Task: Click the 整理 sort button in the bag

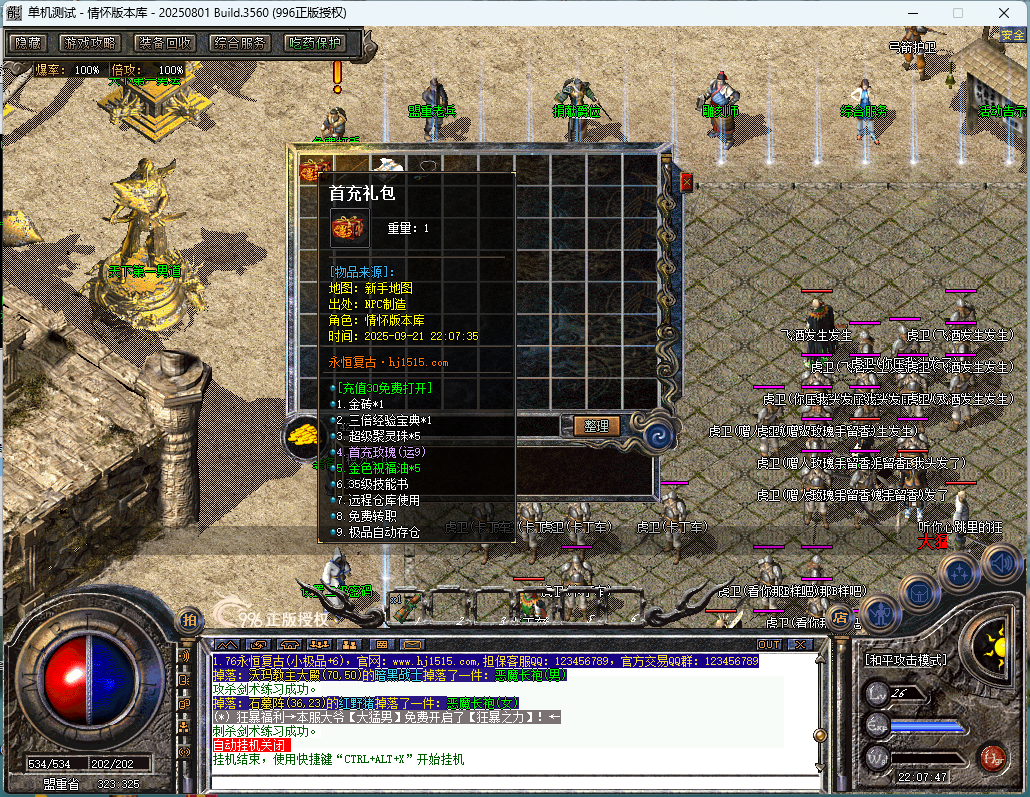Action: [x=596, y=425]
